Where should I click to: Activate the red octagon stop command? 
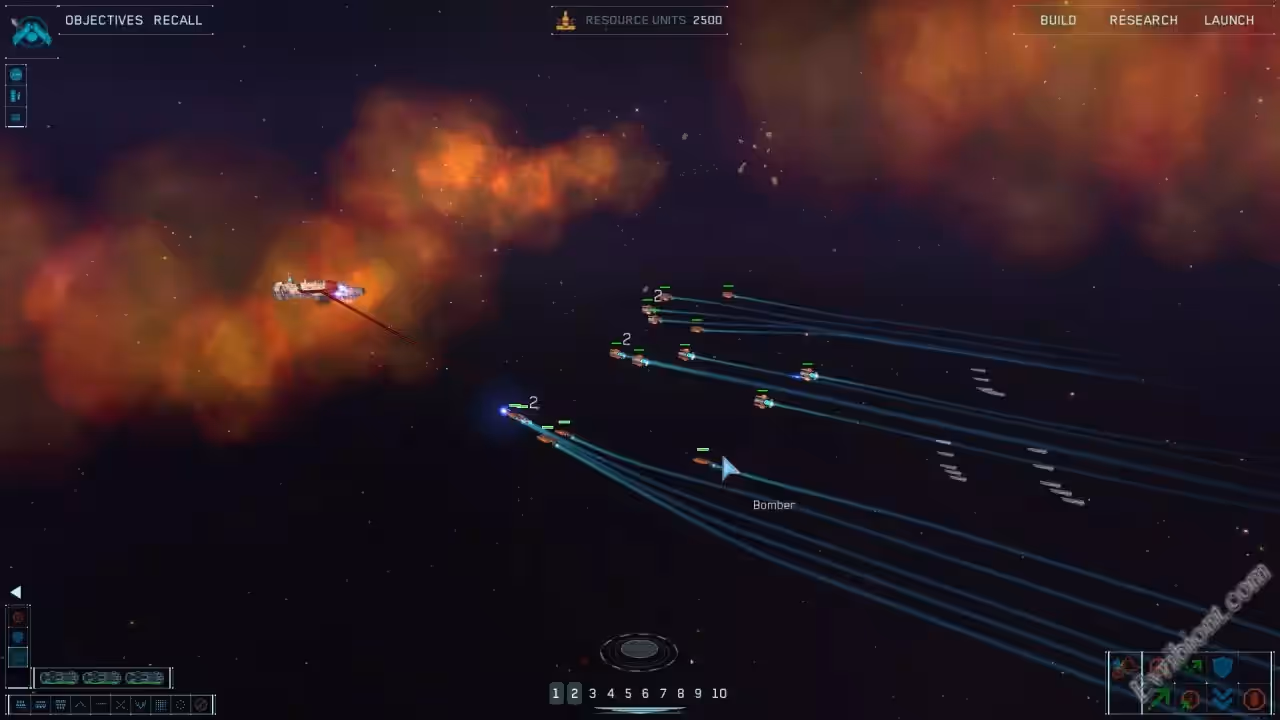click(x=1254, y=698)
